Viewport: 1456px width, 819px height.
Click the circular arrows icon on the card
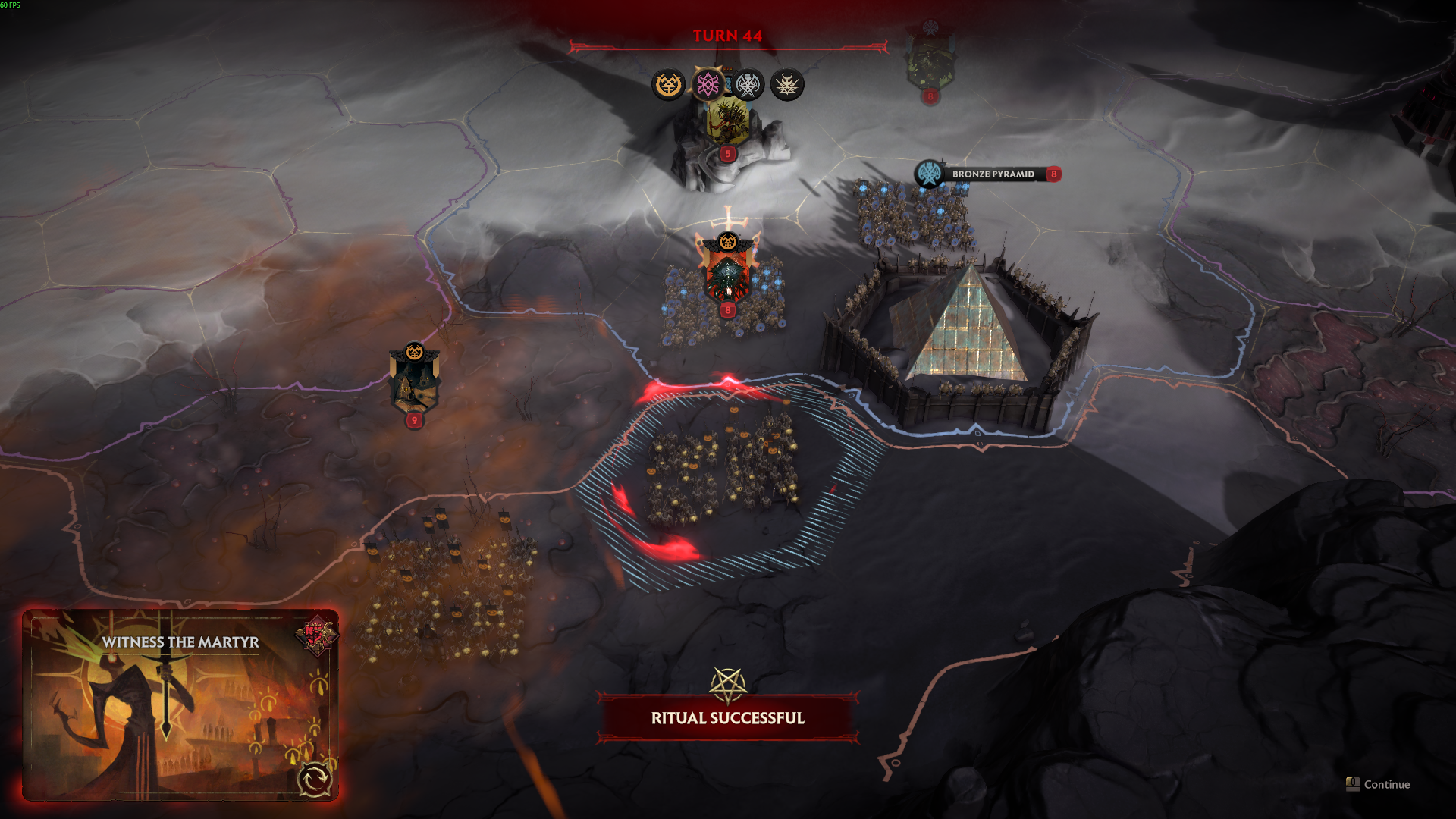pyautogui.click(x=314, y=779)
